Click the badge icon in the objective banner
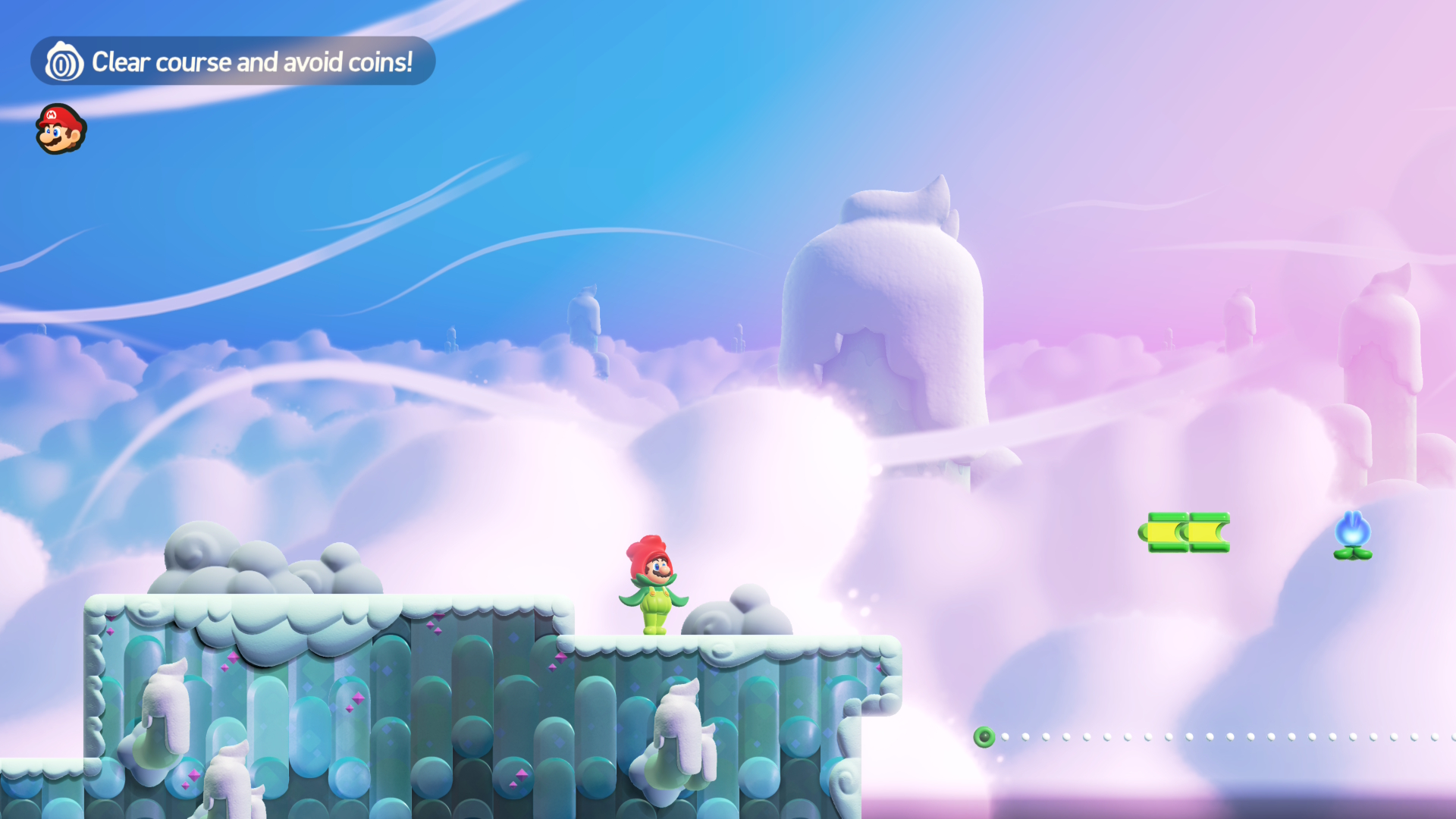Viewport: 1456px width, 819px height. (x=64, y=62)
